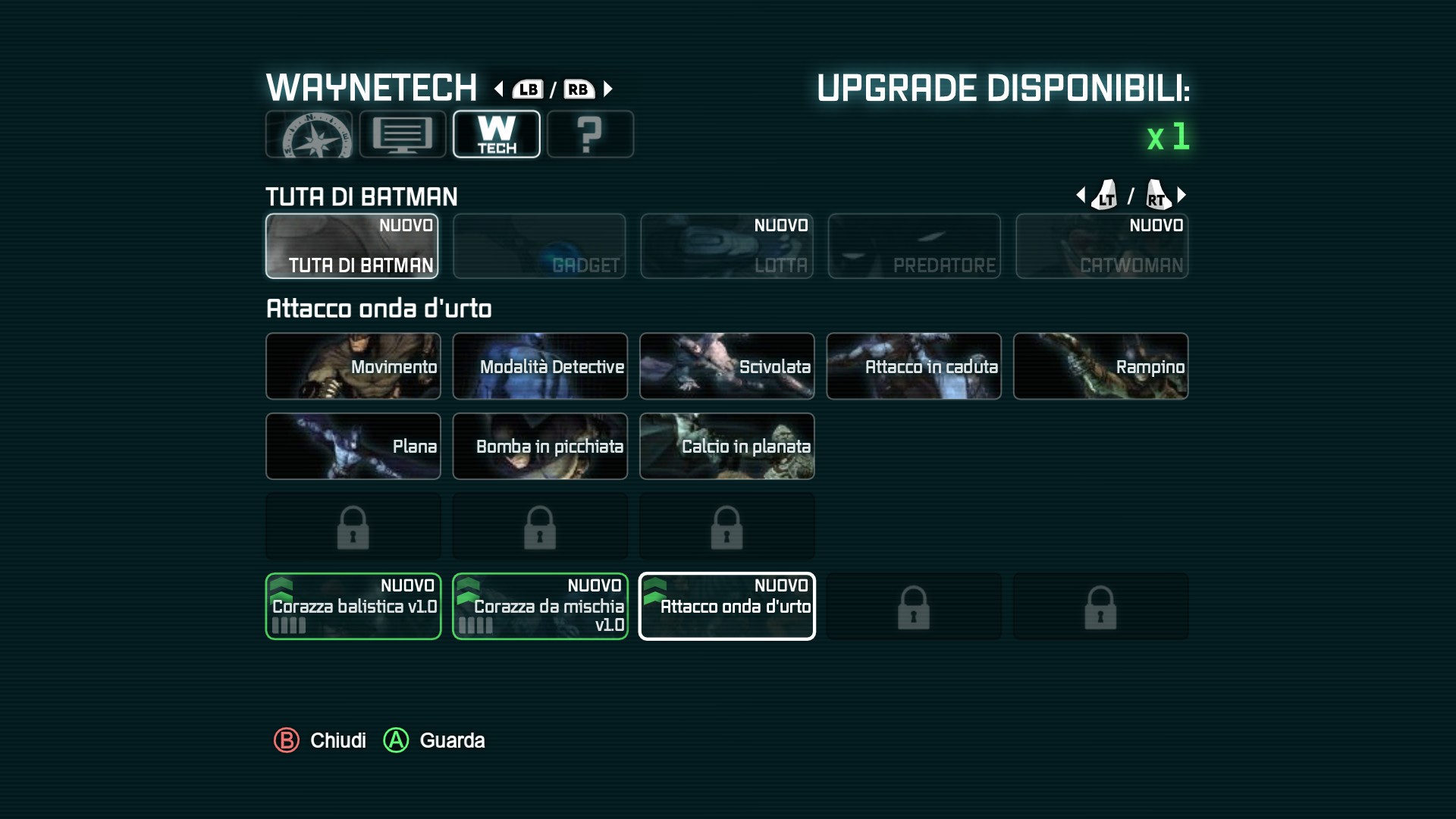Choose the Tuta di Batman category
This screenshot has height=819, width=1456.
pyautogui.click(x=352, y=246)
